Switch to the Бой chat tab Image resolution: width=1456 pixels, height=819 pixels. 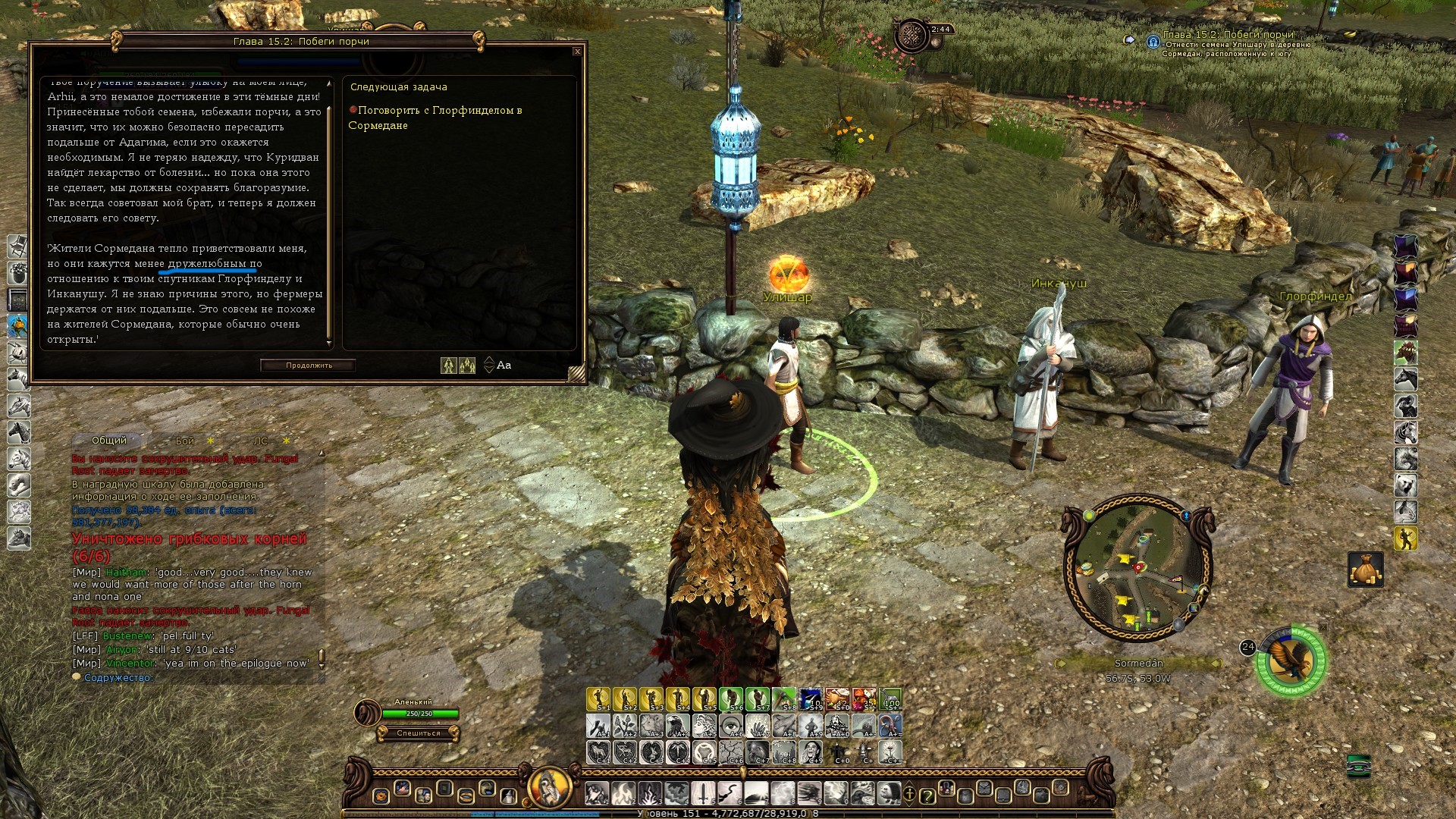point(185,441)
